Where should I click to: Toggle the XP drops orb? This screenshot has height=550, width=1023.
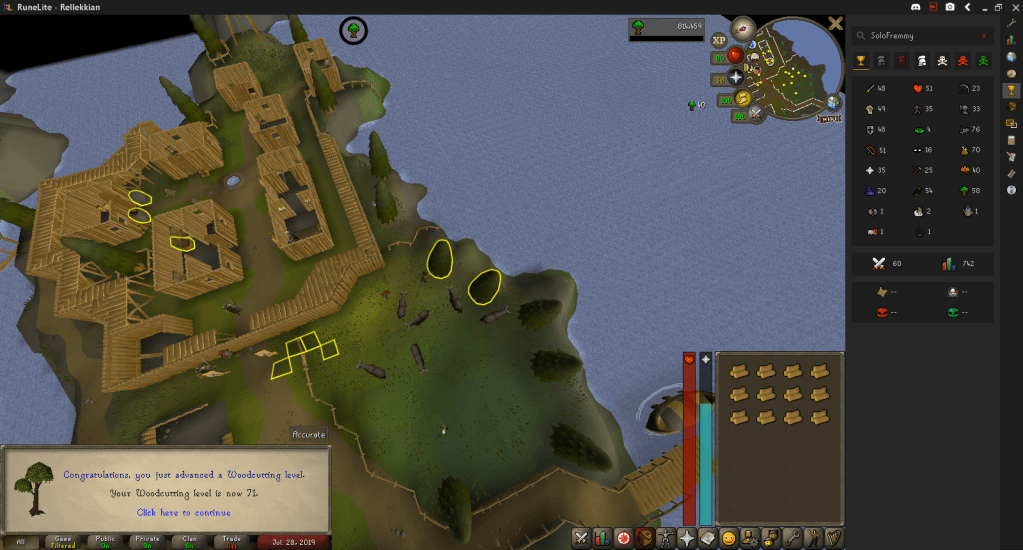point(719,40)
